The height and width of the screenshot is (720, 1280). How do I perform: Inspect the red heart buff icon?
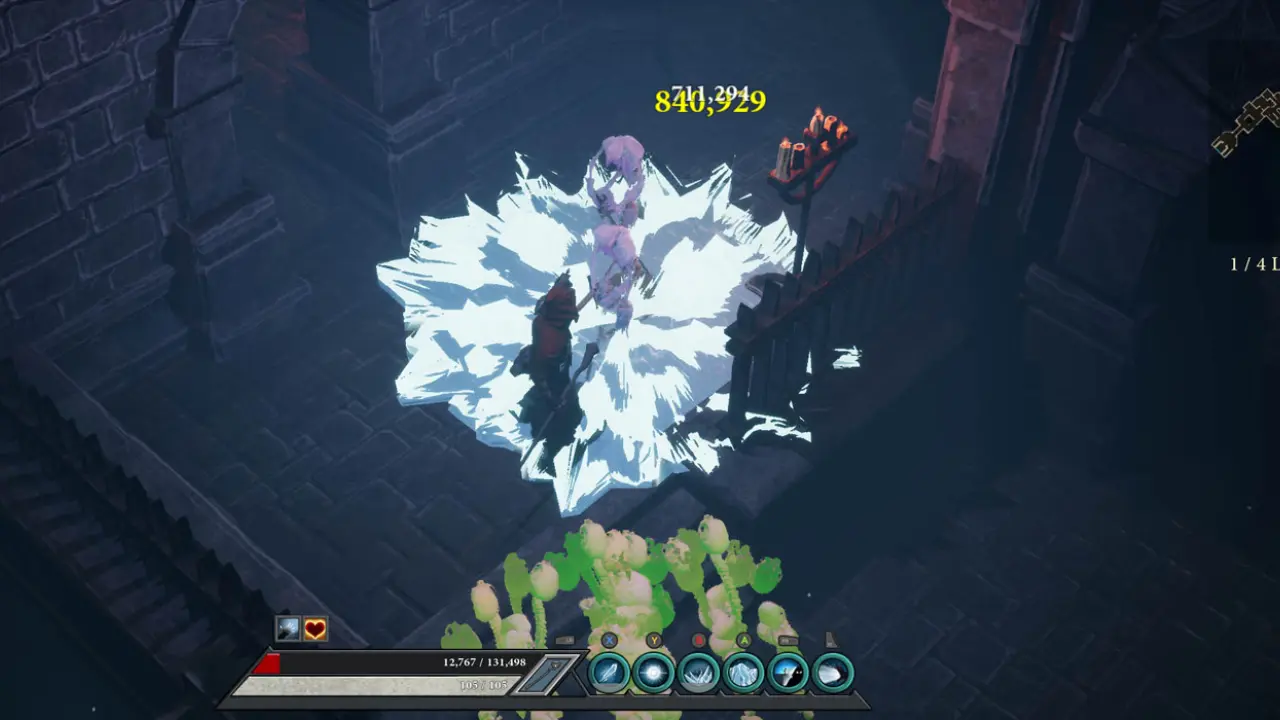315,629
